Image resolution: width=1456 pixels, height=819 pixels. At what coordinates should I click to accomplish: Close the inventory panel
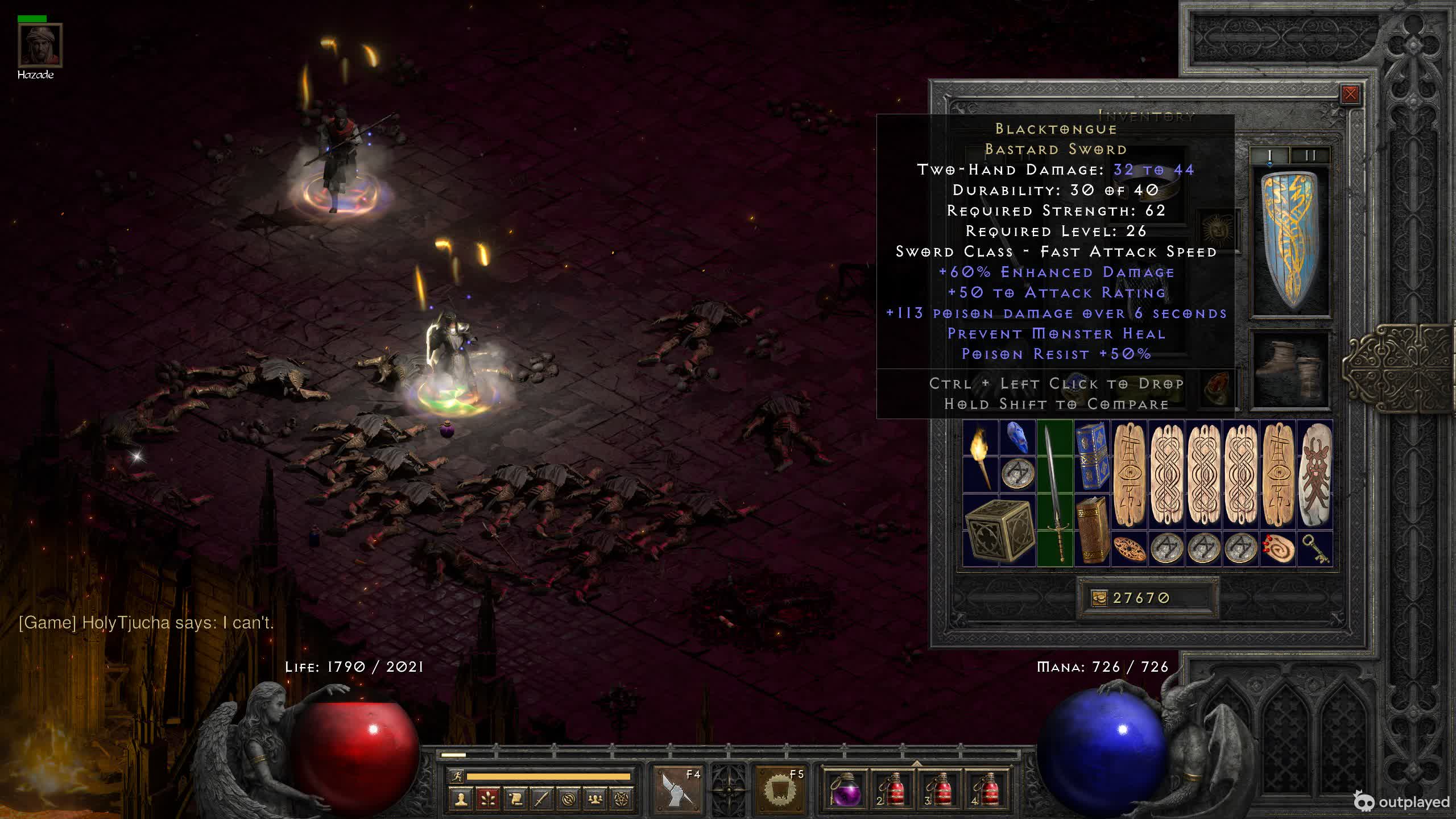click(1350, 94)
